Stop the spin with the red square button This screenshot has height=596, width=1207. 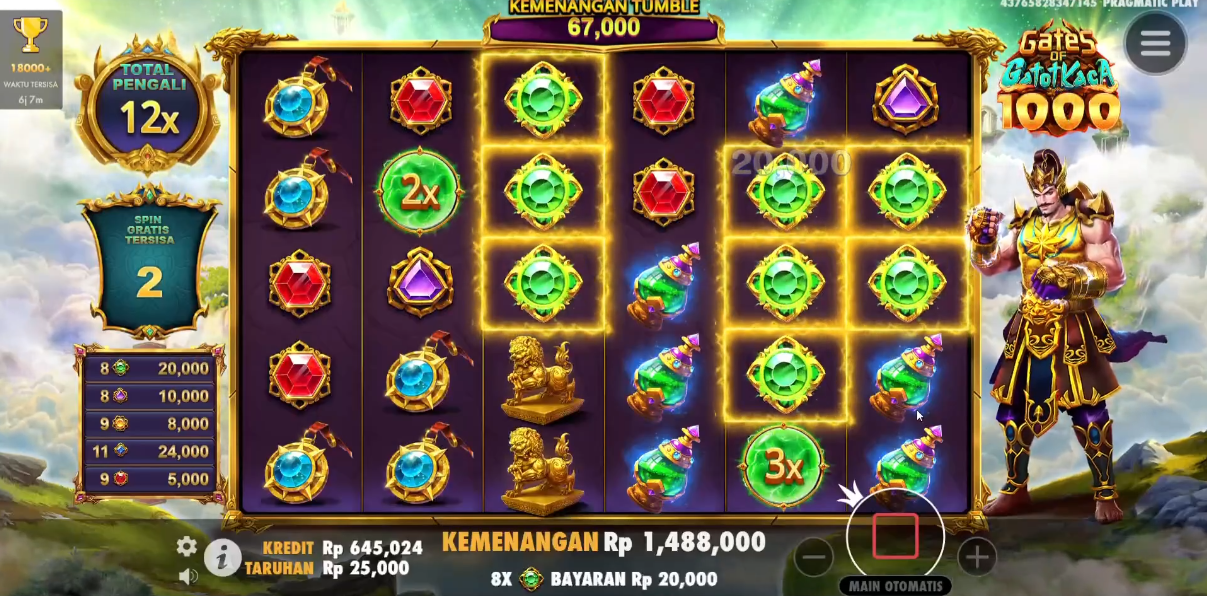(x=895, y=537)
